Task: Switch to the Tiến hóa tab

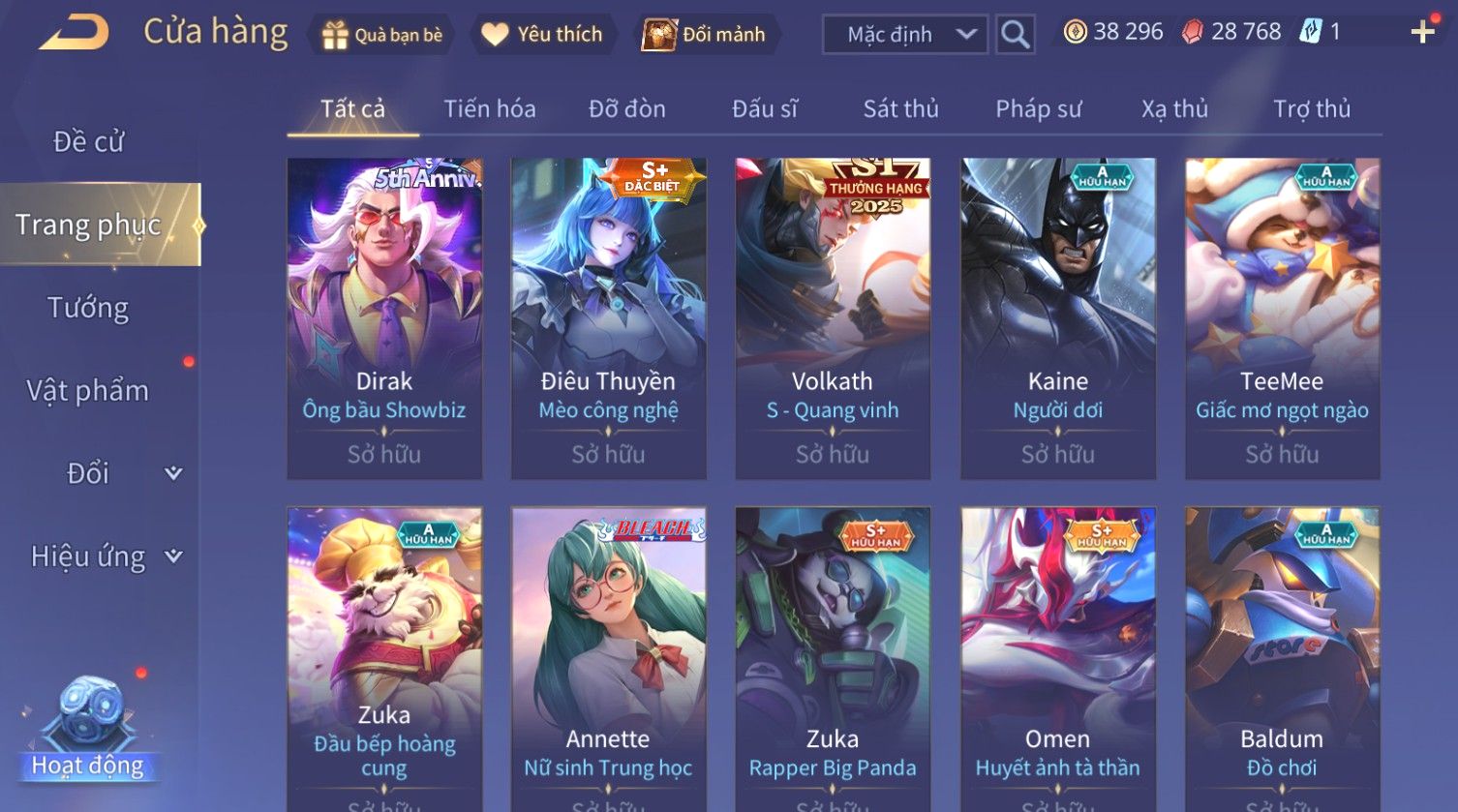Action: (x=490, y=109)
